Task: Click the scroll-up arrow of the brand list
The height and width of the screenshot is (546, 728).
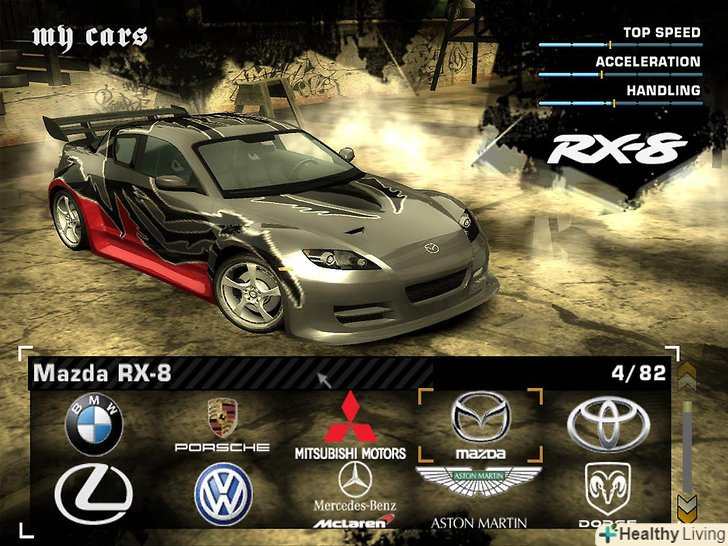Action: tap(686, 376)
